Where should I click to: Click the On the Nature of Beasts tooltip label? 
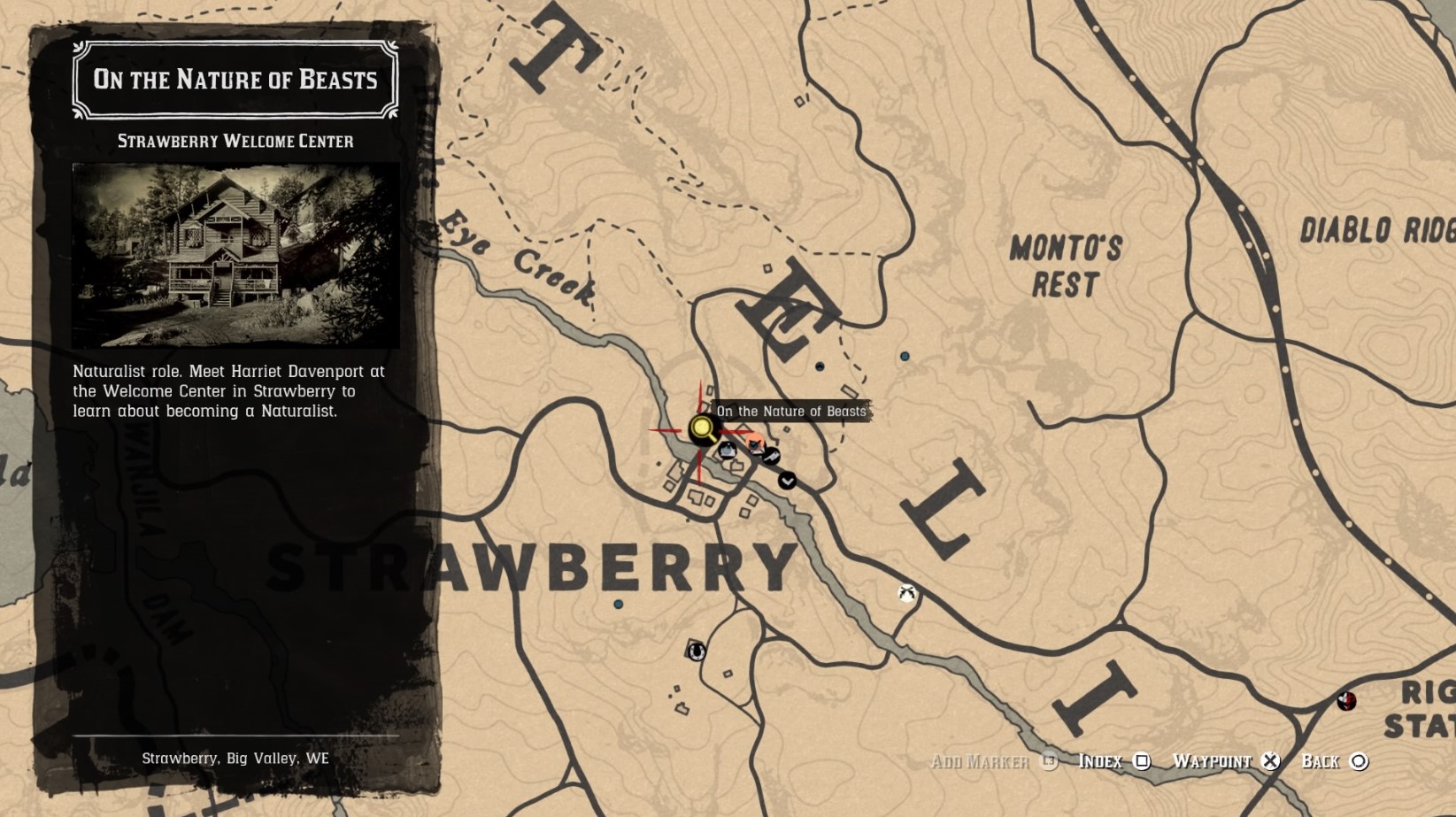coord(791,411)
